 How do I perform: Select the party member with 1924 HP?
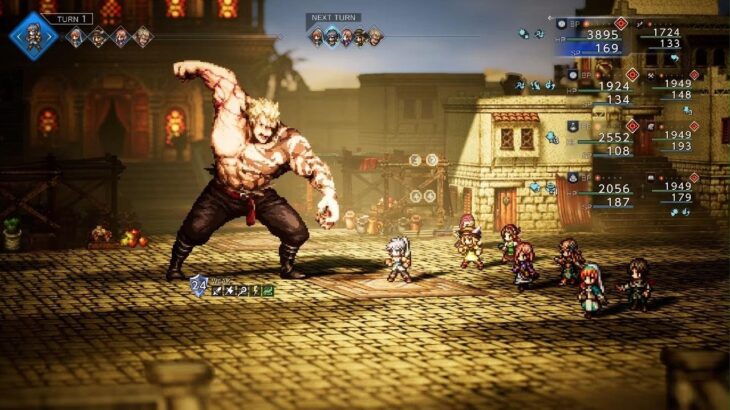[x=604, y=87]
